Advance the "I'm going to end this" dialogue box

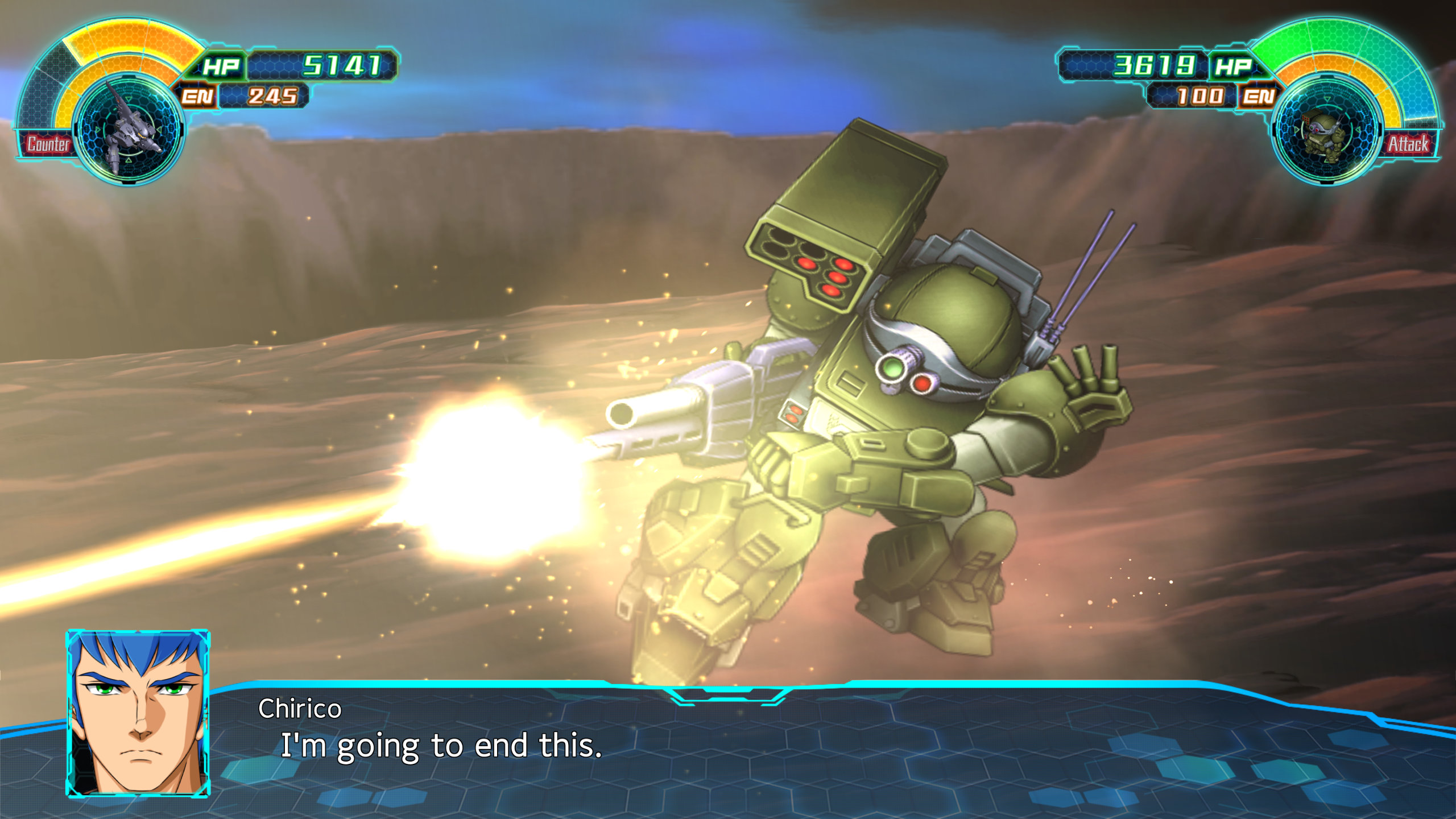pos(728,745)
